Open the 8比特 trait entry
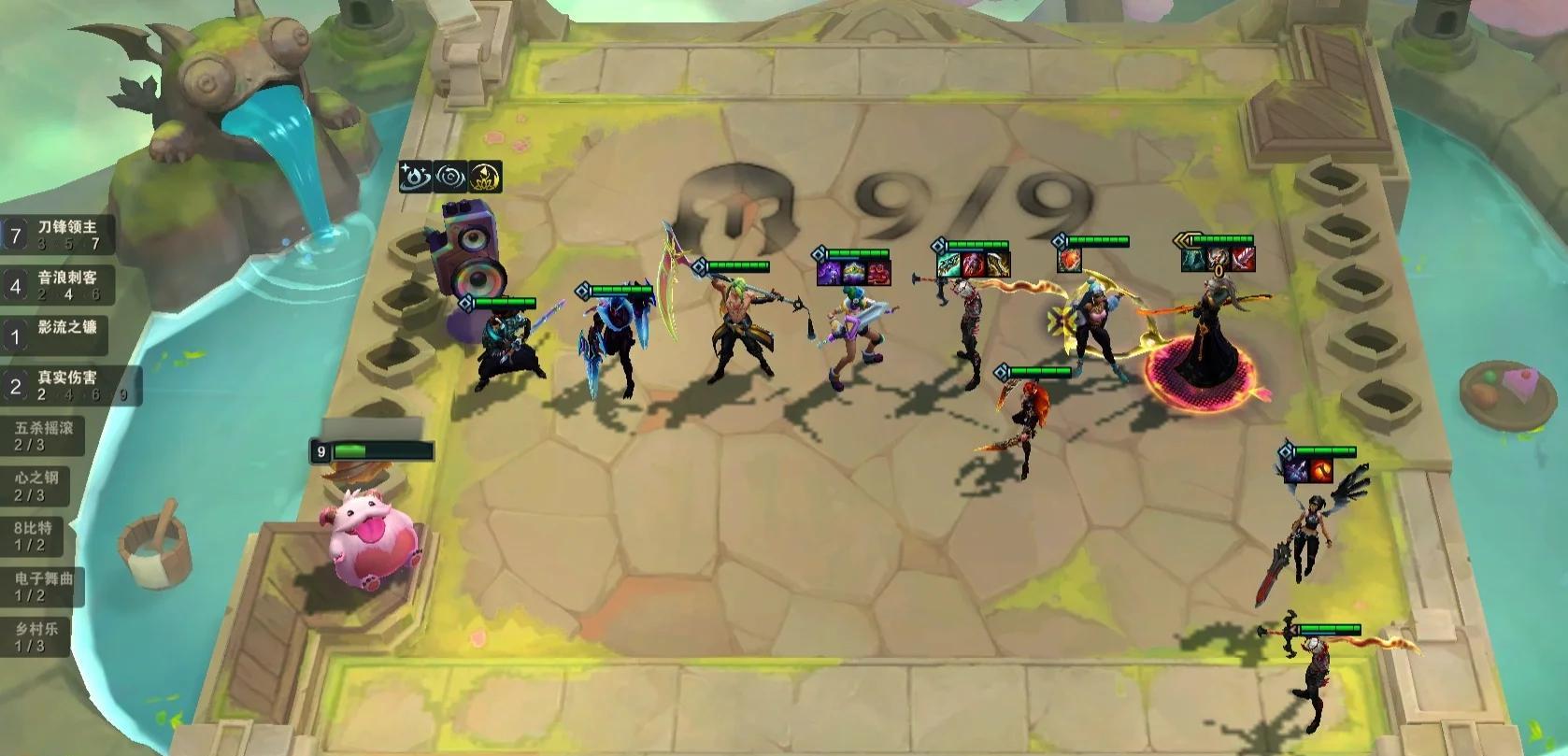Image resolution: width=1568 pixels, height=756 pixels. pos(34,535)
